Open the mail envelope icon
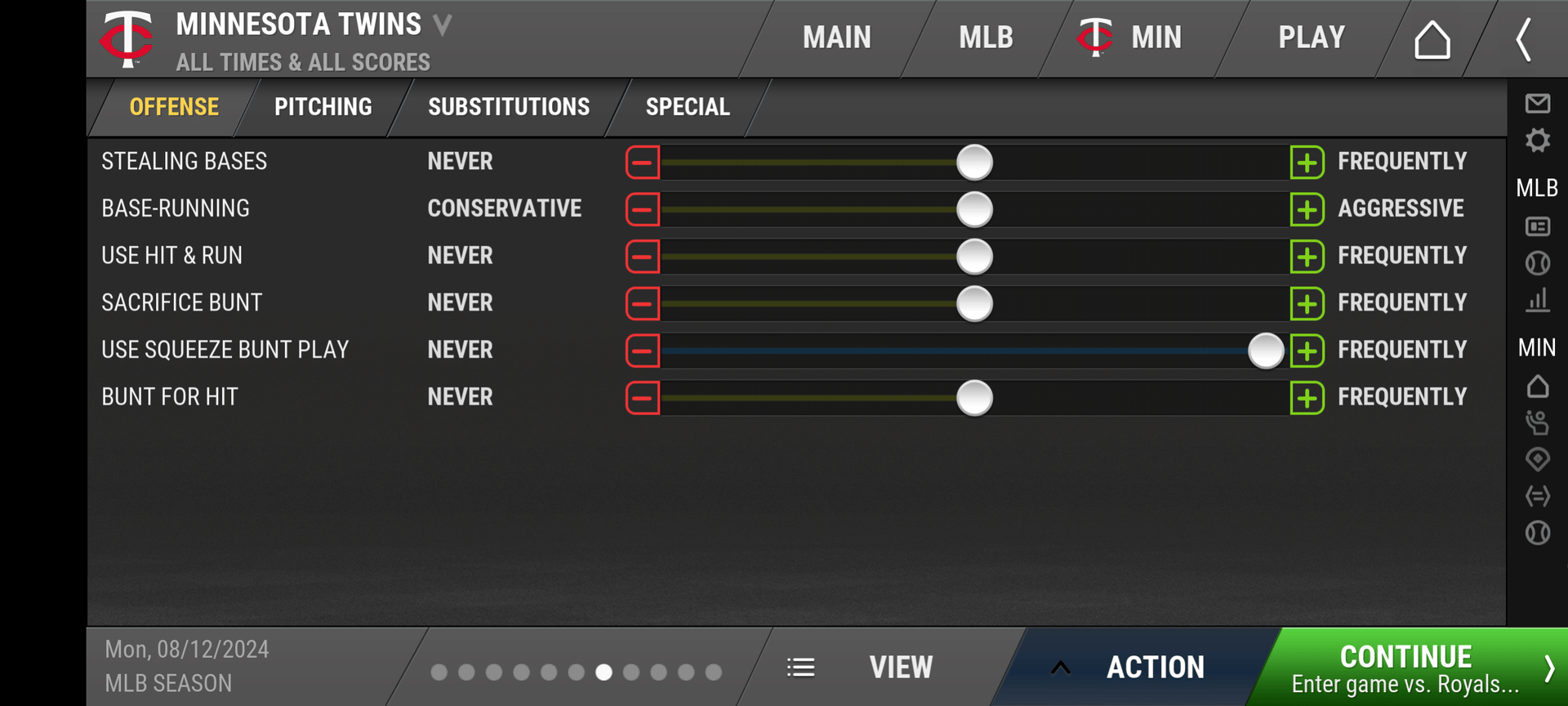1568x706 pixels. click(x=1537, y=104)
